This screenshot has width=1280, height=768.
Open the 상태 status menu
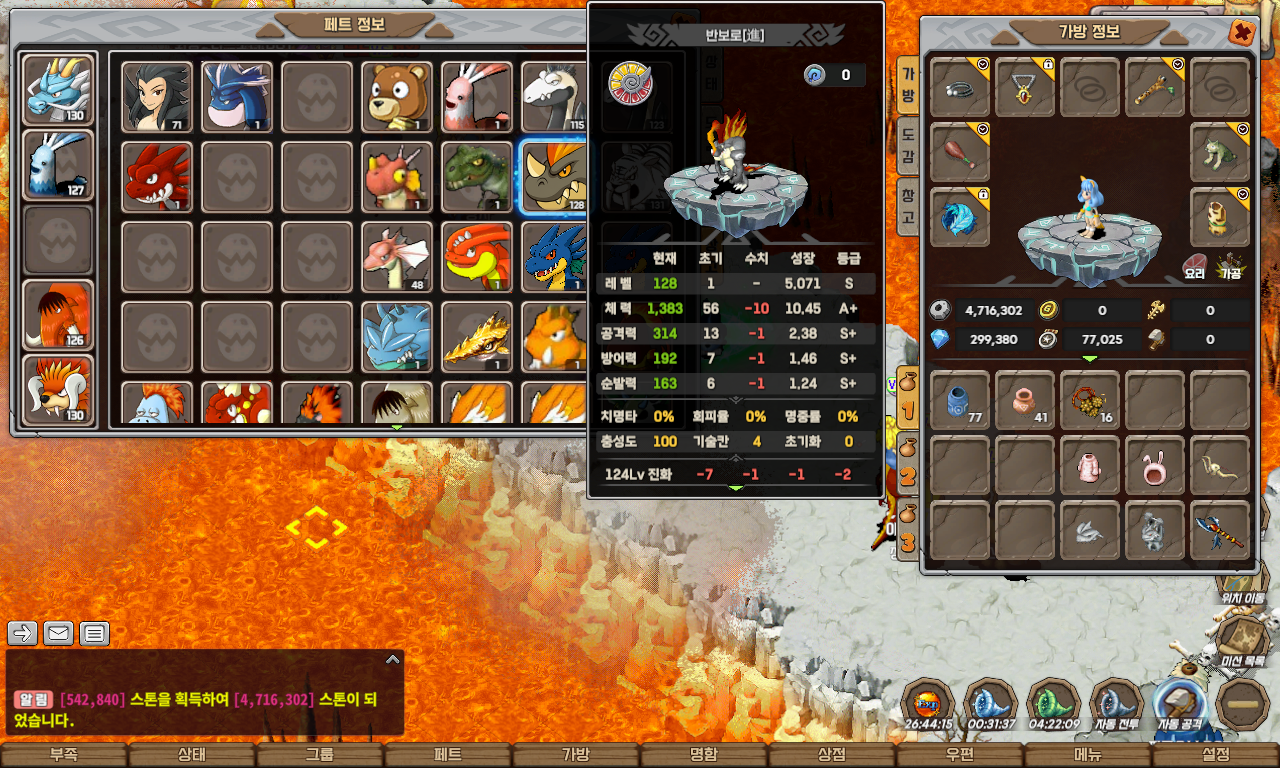(x=191, y=755)
